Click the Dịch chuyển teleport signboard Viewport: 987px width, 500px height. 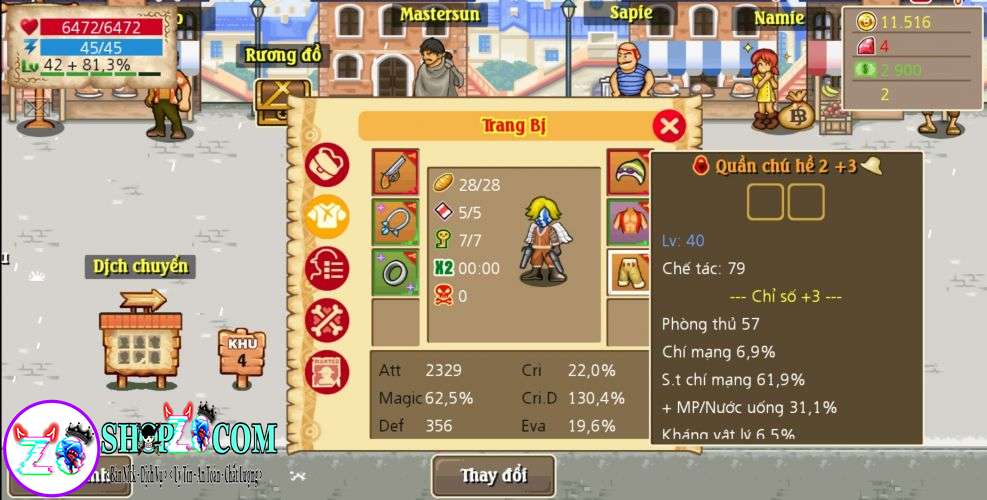(x=141, y=335)
